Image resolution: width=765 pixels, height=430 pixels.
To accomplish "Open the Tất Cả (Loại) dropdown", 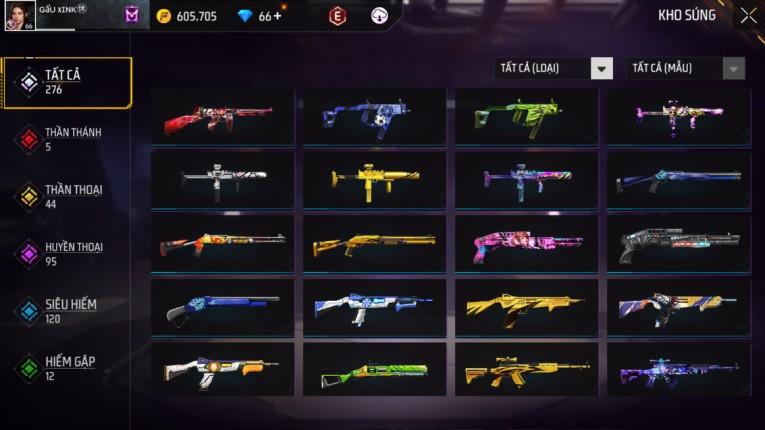I will coord(554,68).
